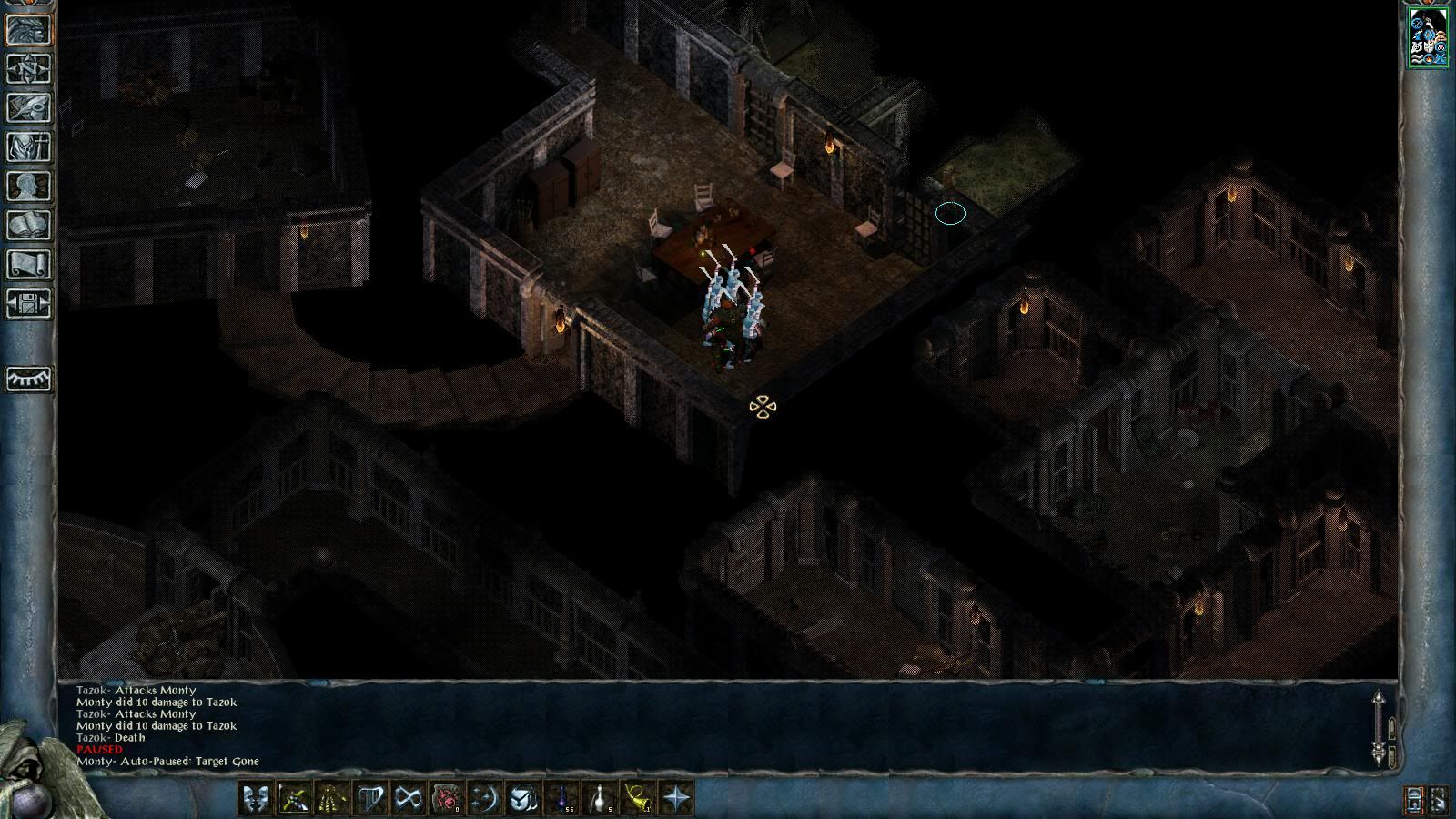Use the golden horn quick item
Image resolution: width=1456 pixels, height=819 pixels.
tap(638, 799)
